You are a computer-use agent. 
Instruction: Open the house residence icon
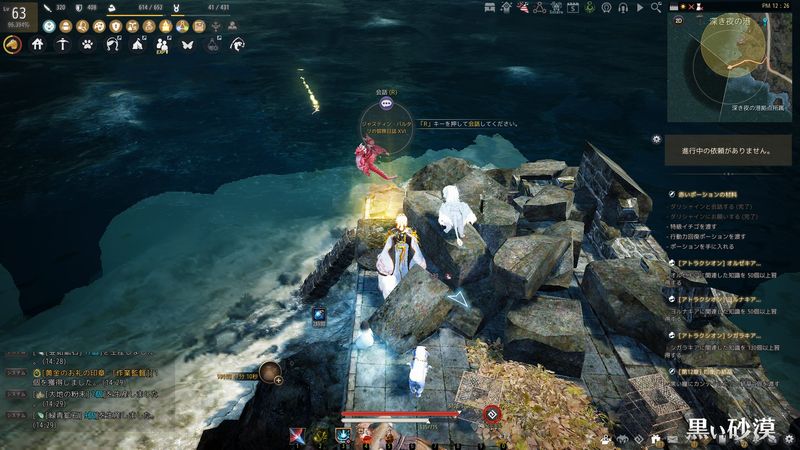coord(38,44)
